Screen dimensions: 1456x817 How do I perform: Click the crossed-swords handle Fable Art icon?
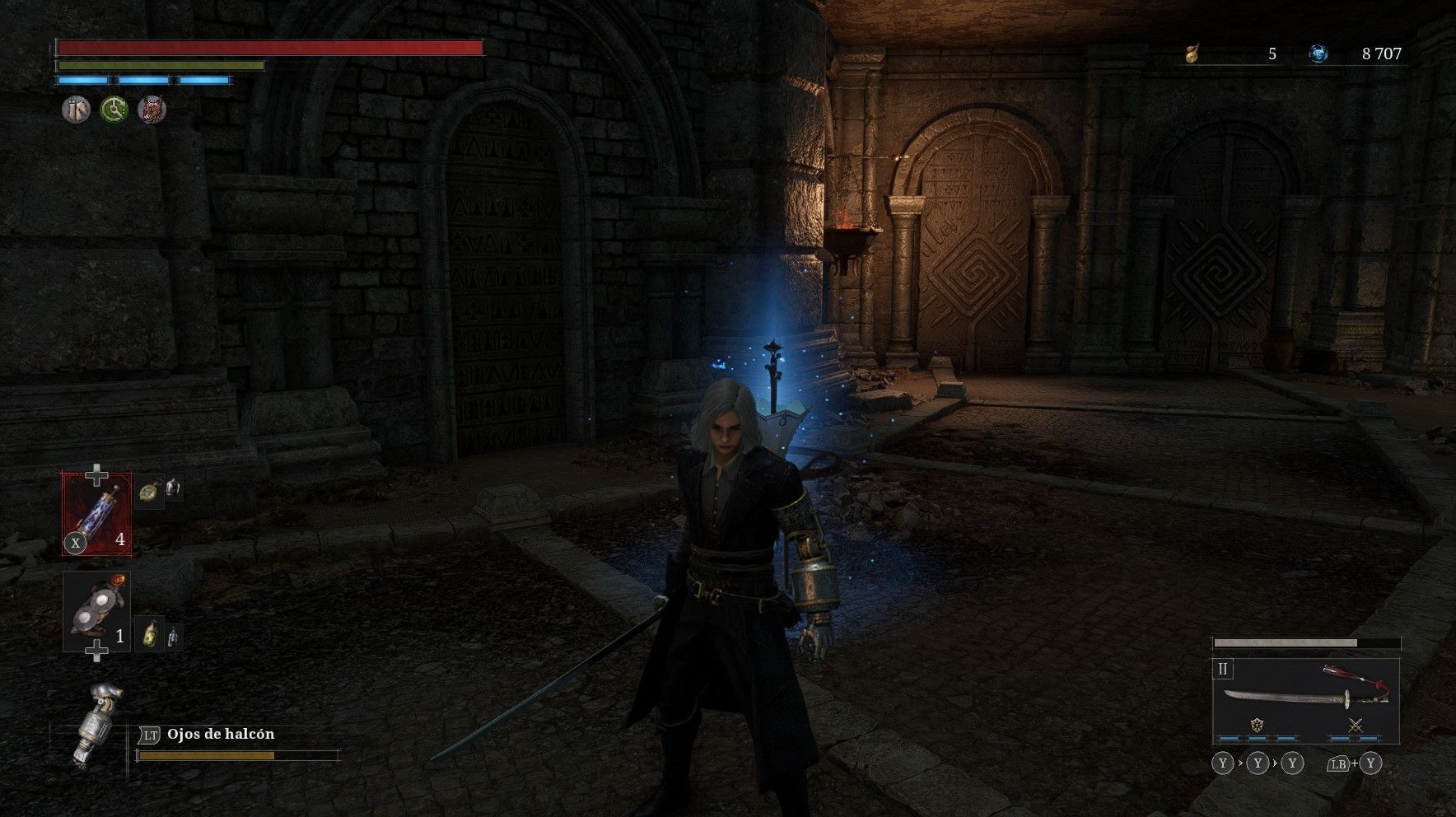click(1355, 726)
